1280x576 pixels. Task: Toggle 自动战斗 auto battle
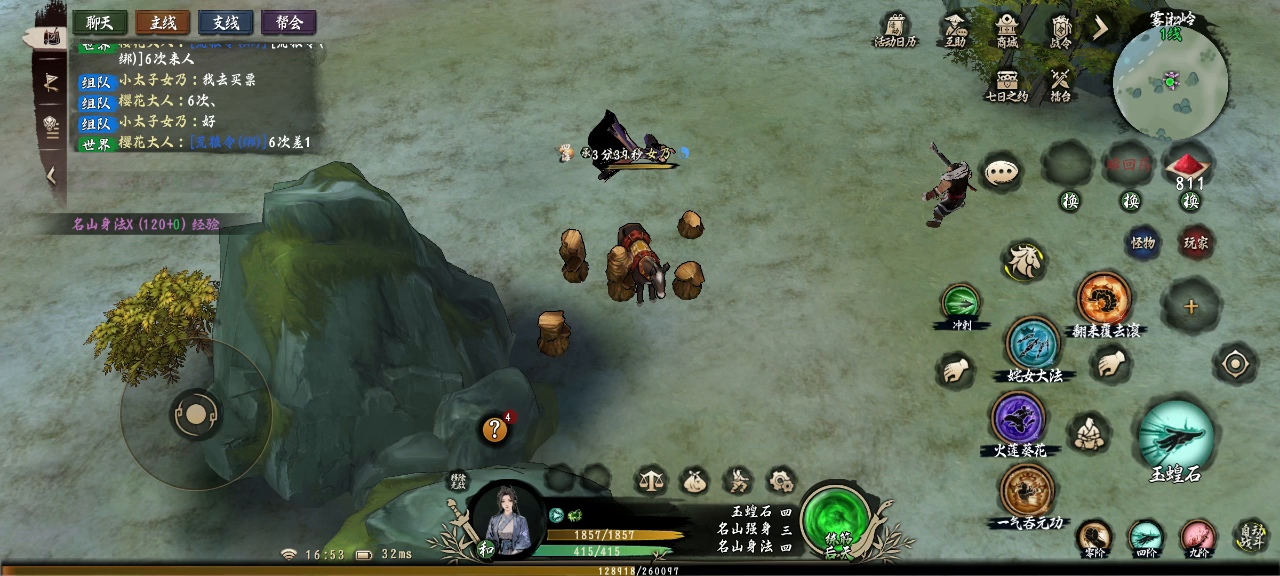coord(1252,537)
